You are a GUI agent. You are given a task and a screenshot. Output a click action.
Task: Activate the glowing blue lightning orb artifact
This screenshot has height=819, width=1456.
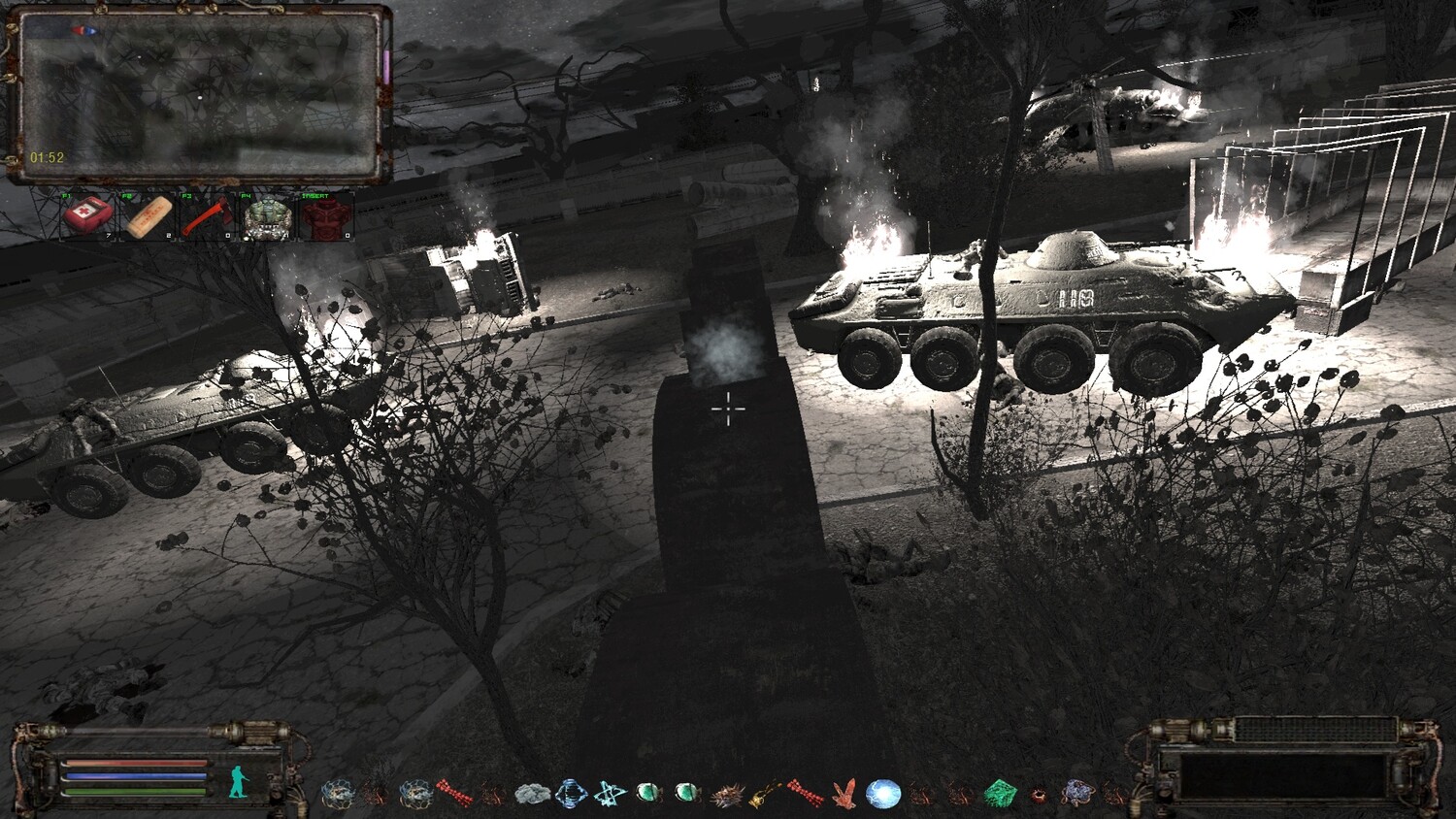pos(882,794)
